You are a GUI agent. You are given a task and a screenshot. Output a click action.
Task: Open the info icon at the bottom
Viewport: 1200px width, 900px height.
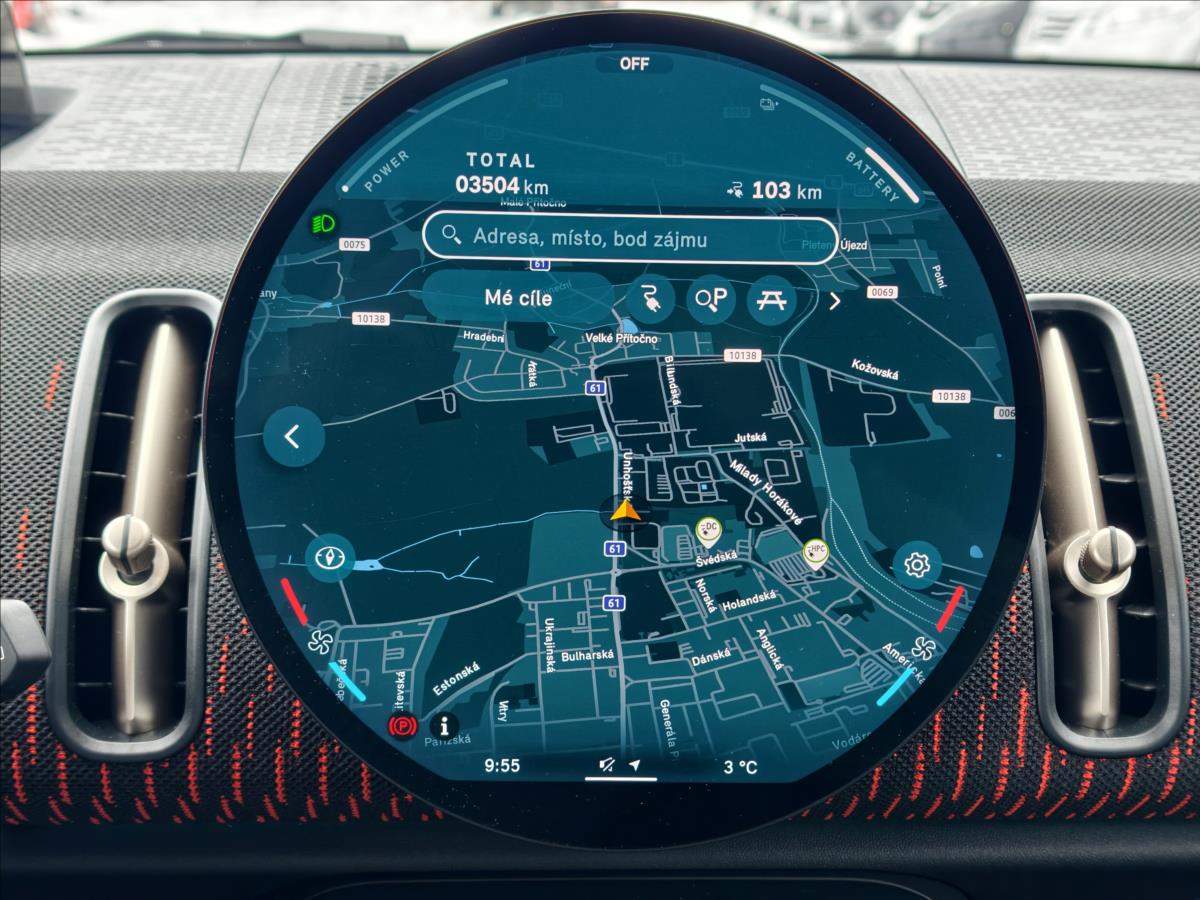point(443,725)
